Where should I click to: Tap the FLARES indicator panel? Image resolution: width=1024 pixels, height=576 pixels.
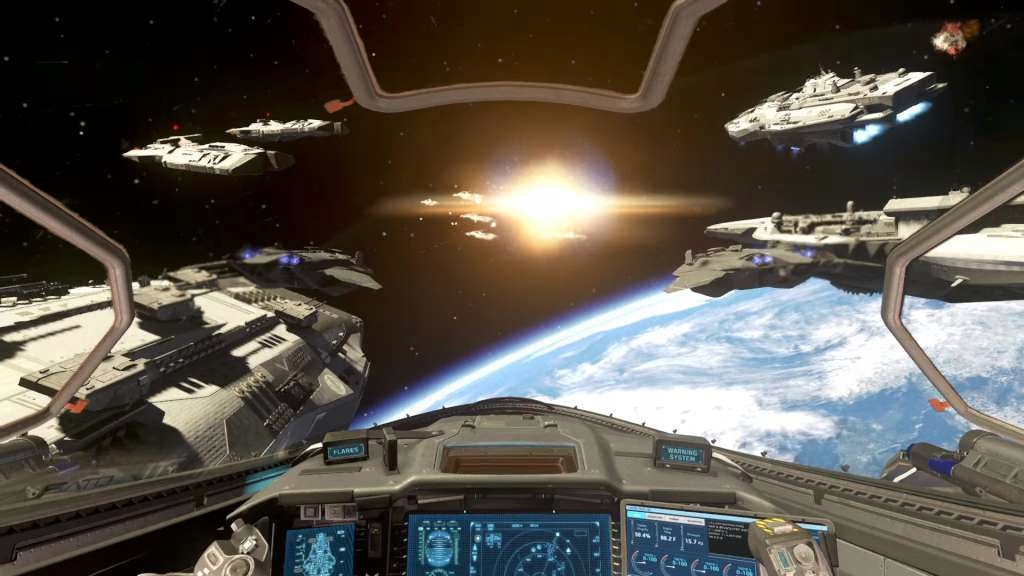click(x=345, y=451)
